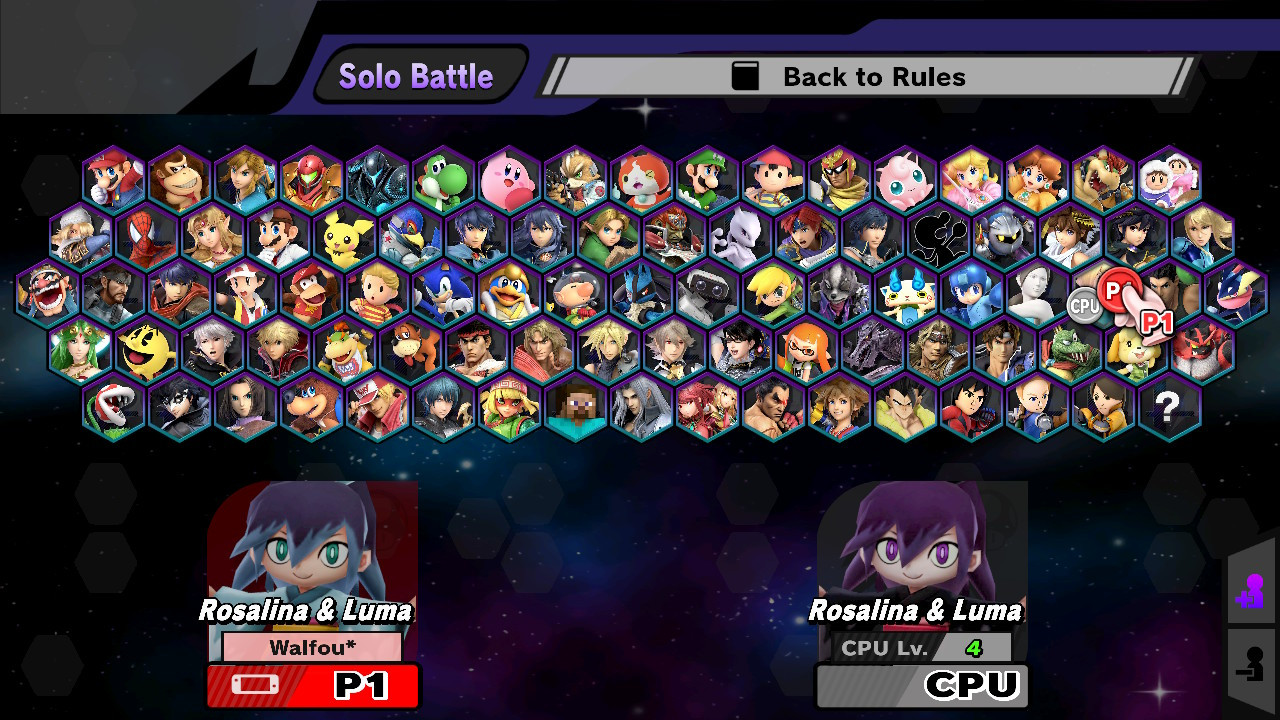Click the CPU's Rosalina & Luma preview portrait
Image resolution: width=1280 pixels, height=720 pixels.
coord(920,555)
